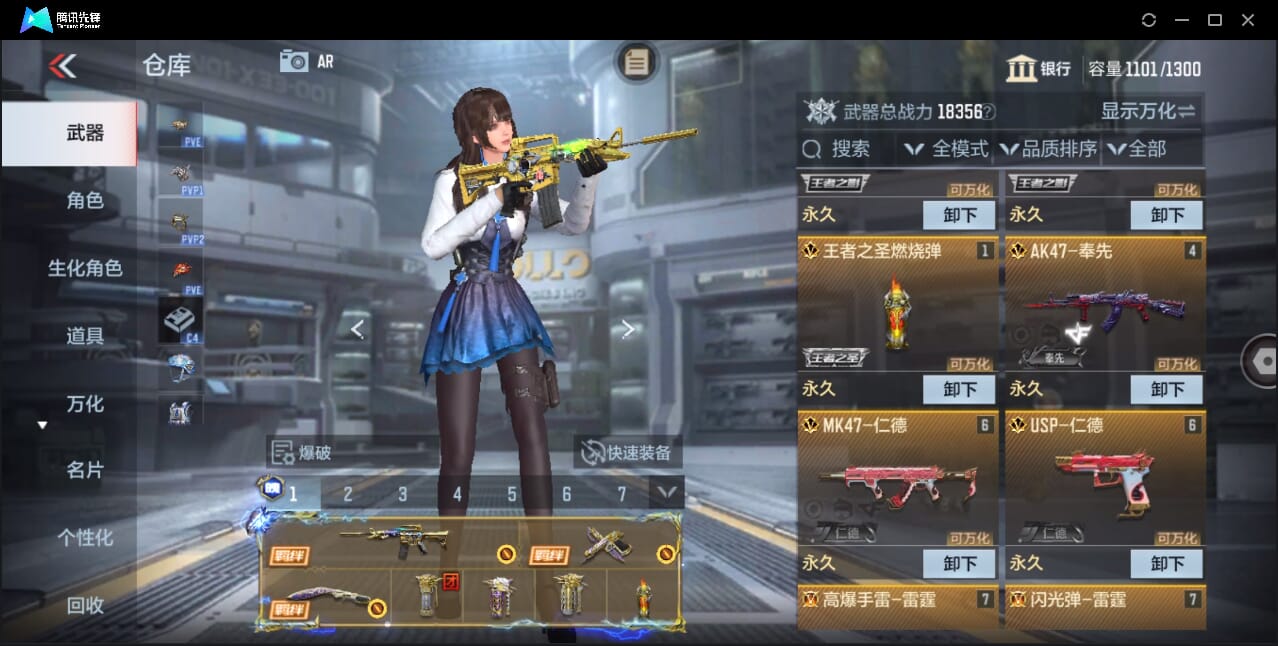The image size is (1278, 646).
Task: Switch to loadout slot 3
Action: click(x=402, y=494)
